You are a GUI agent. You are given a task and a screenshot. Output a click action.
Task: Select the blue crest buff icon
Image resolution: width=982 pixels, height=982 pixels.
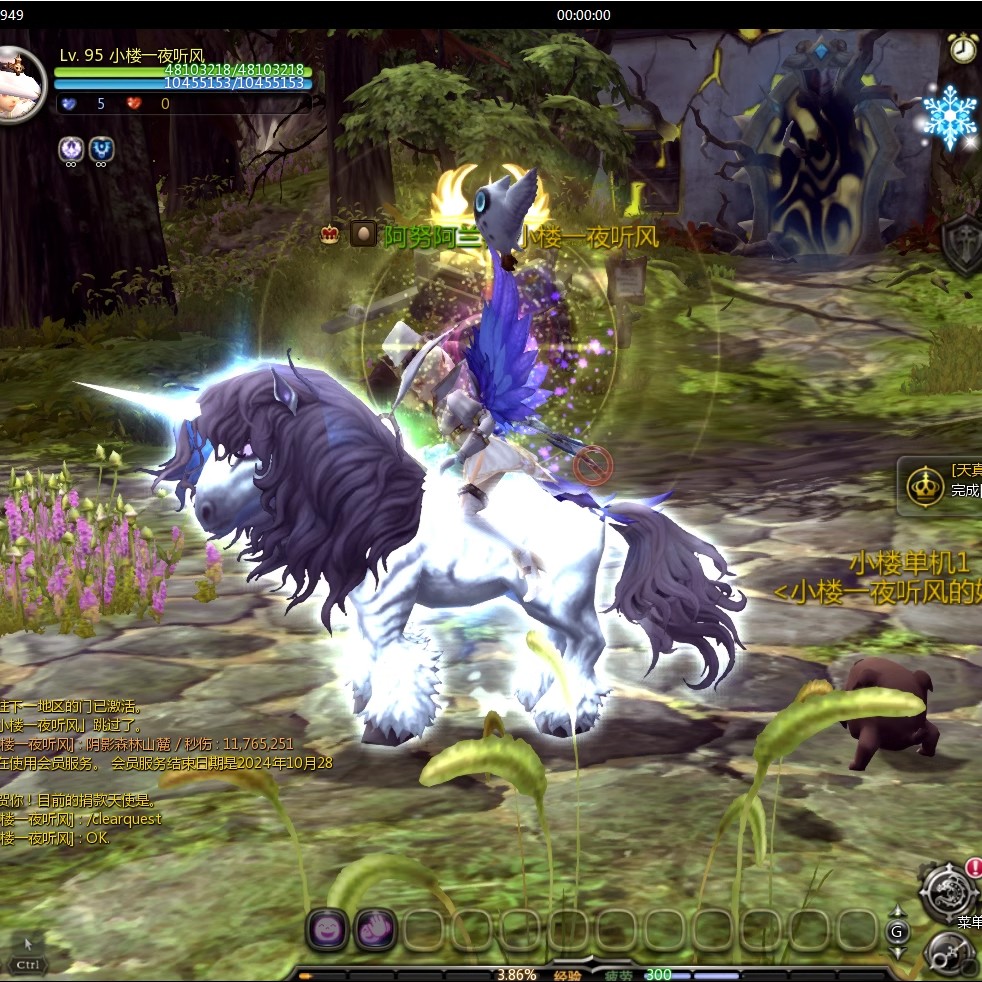point(101,149)
